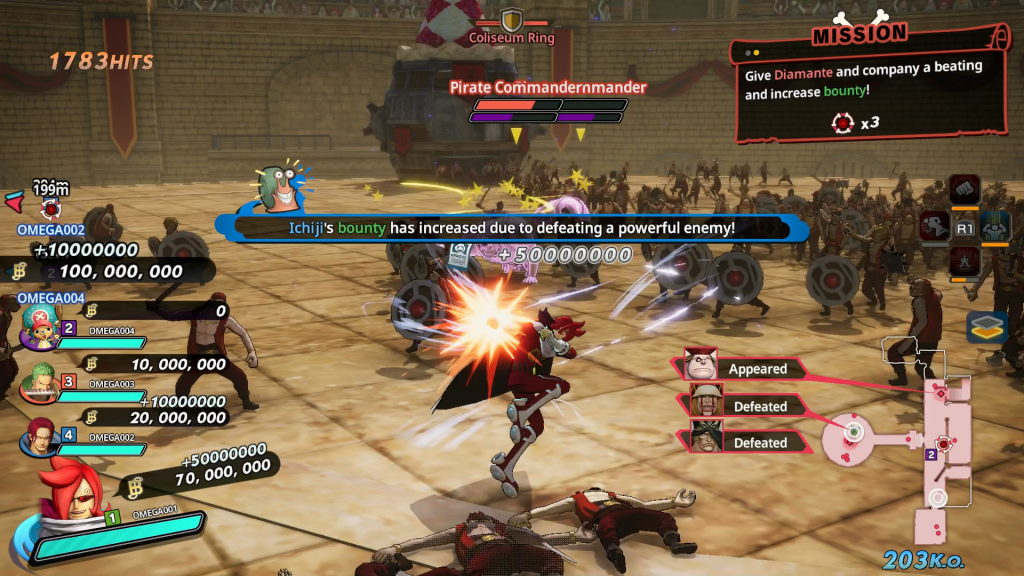Click the red objective distance marker
This screenshot has width=1024, height=576.
pyautogui.click(x=50, y=207)
